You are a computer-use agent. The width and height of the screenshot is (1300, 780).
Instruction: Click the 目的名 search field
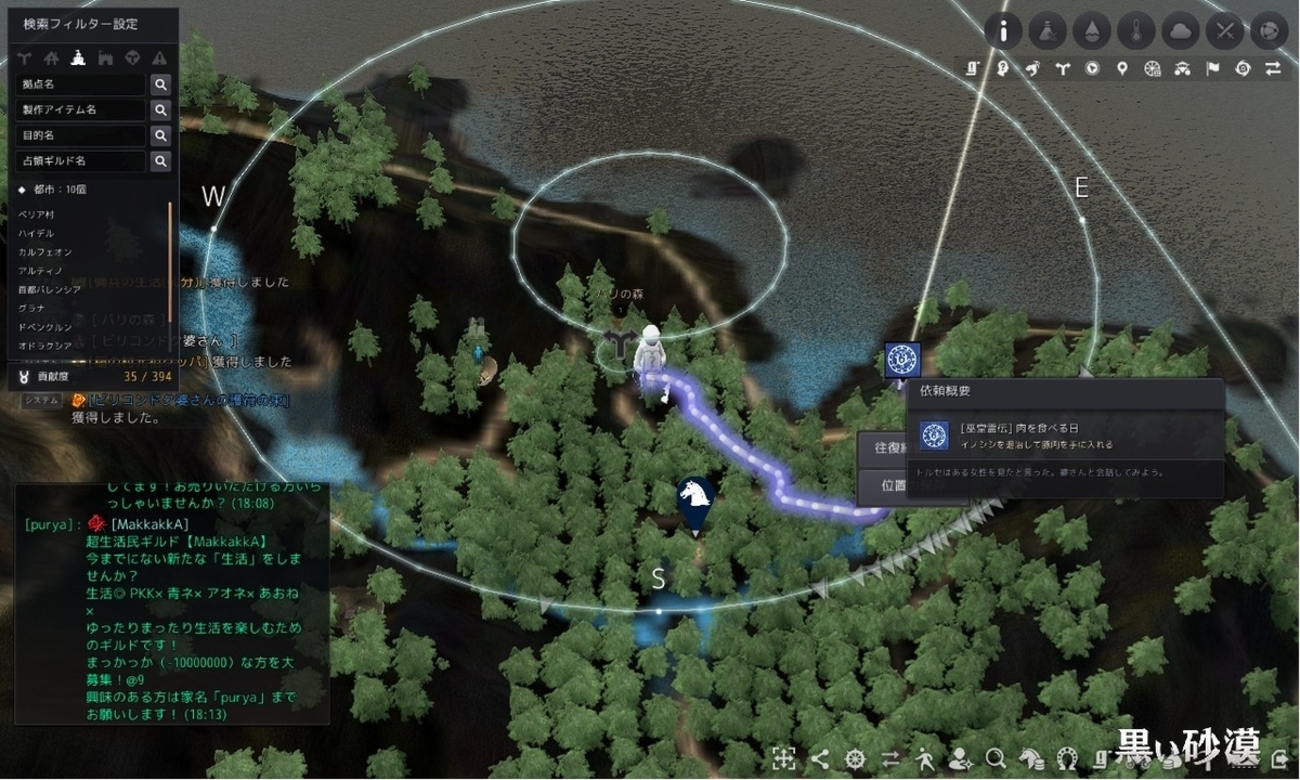pyautogui.click(x=80, y=135)
